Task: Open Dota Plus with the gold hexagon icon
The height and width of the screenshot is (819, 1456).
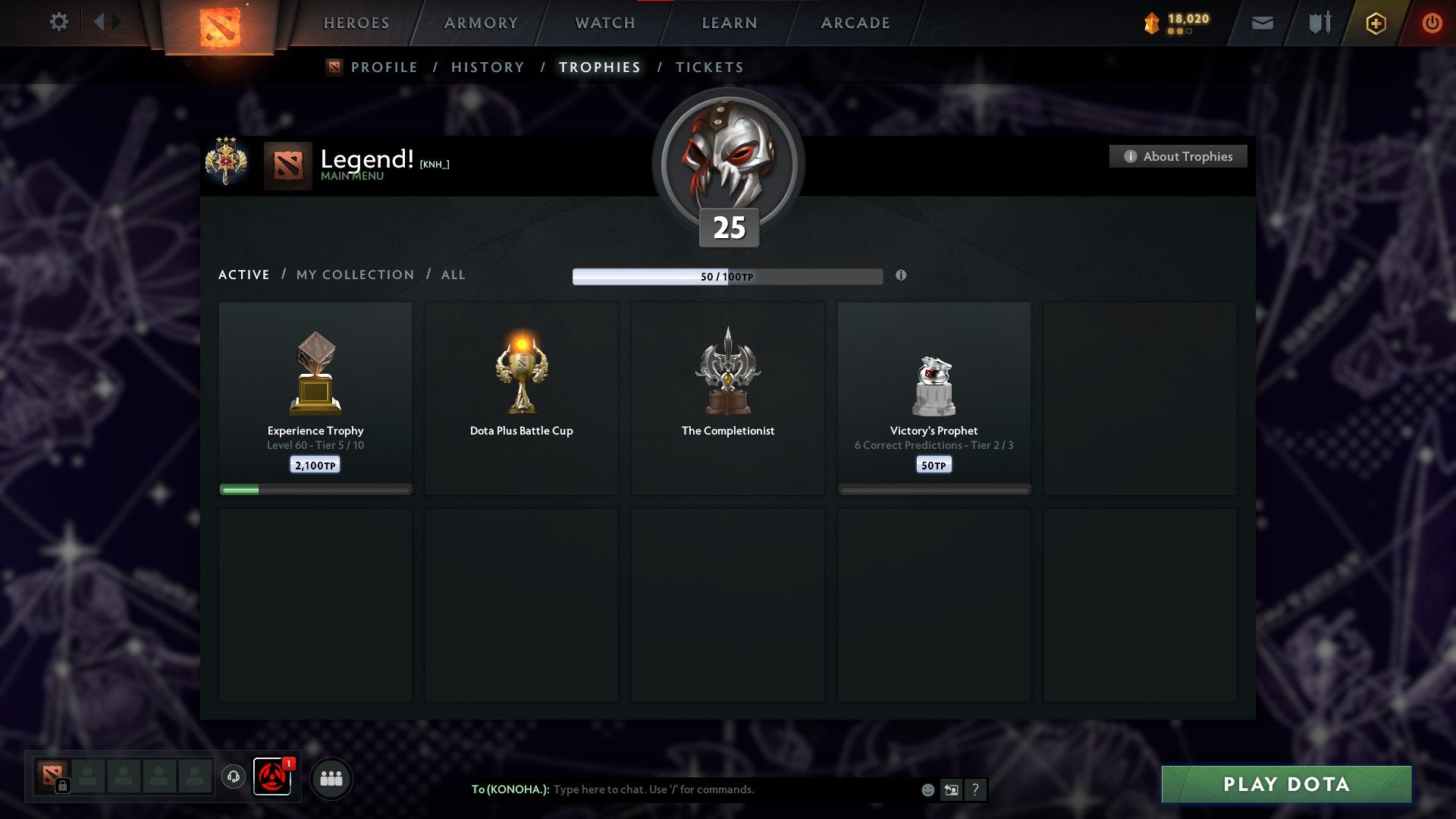Action: pyautogui.click(x=1376, y=24)
